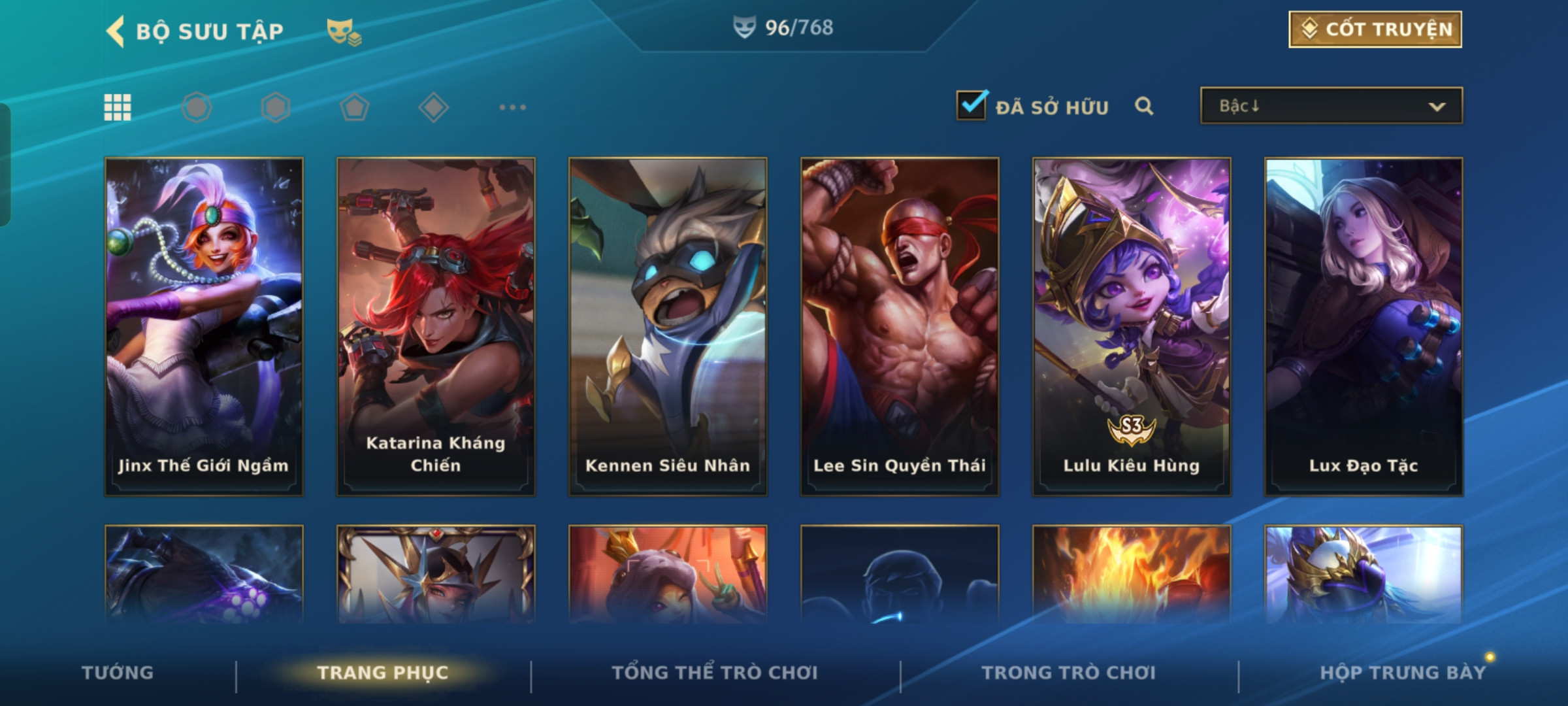Pick the Lee Sin Quyền Thái skin

click(900, 326)
